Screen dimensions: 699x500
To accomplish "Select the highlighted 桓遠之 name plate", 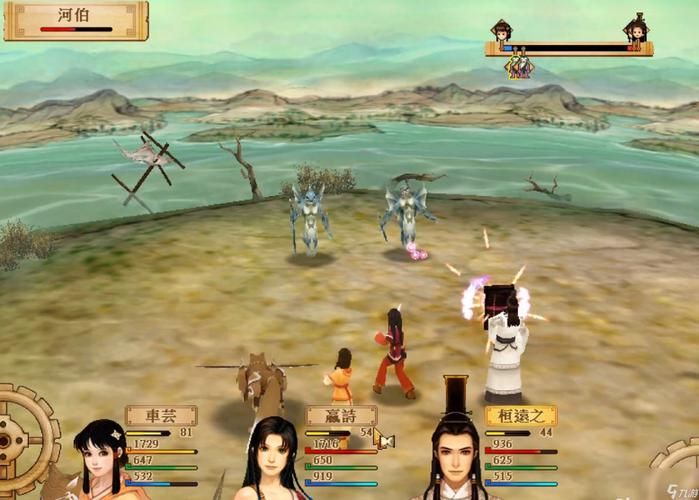I will [519, 415].
